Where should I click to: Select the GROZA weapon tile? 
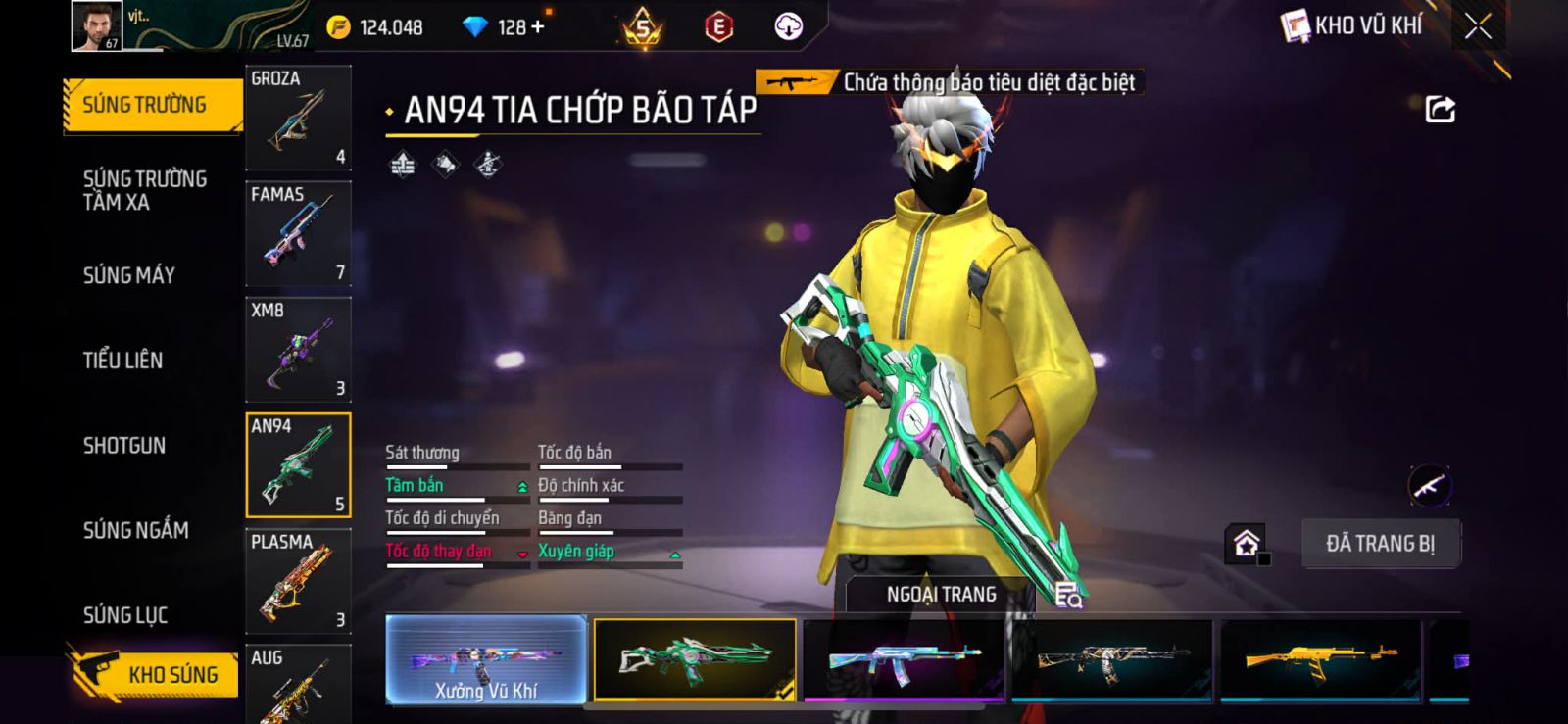click(298, 118)
